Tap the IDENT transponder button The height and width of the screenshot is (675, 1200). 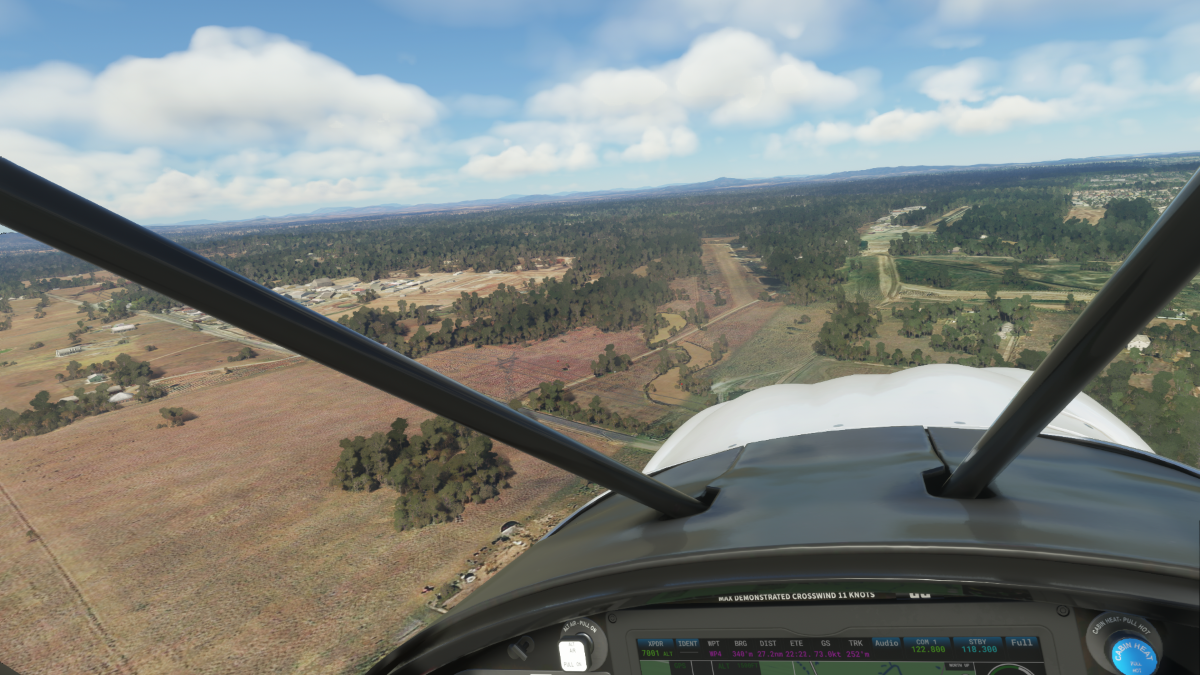point(688,644)
